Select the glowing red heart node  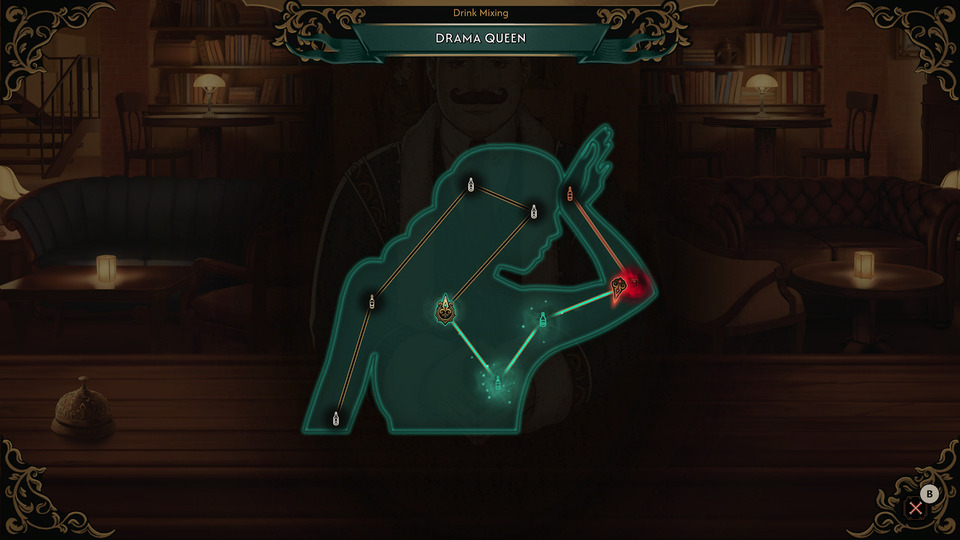click(620, 287)
